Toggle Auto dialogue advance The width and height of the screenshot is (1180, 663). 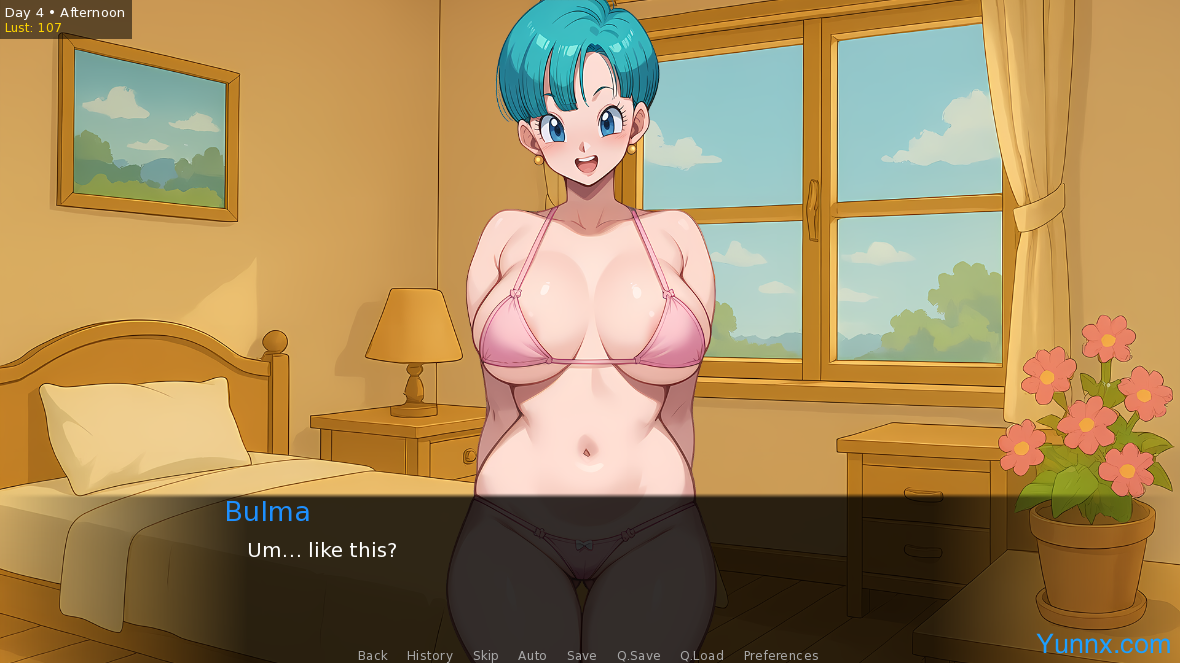[x=532, y=655]
